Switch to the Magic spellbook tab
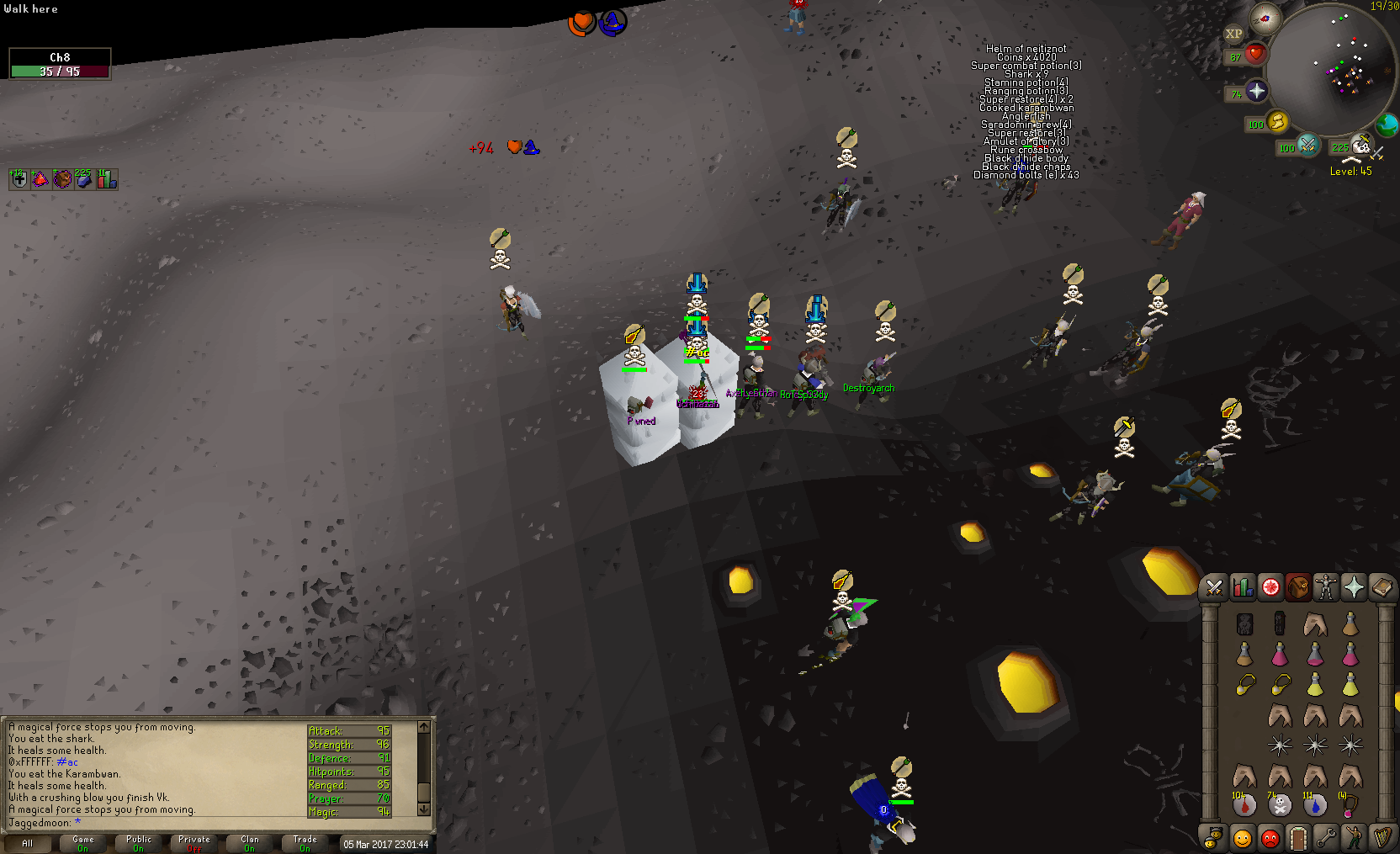The image size is (1400, 854). (x=1381, y=587)
